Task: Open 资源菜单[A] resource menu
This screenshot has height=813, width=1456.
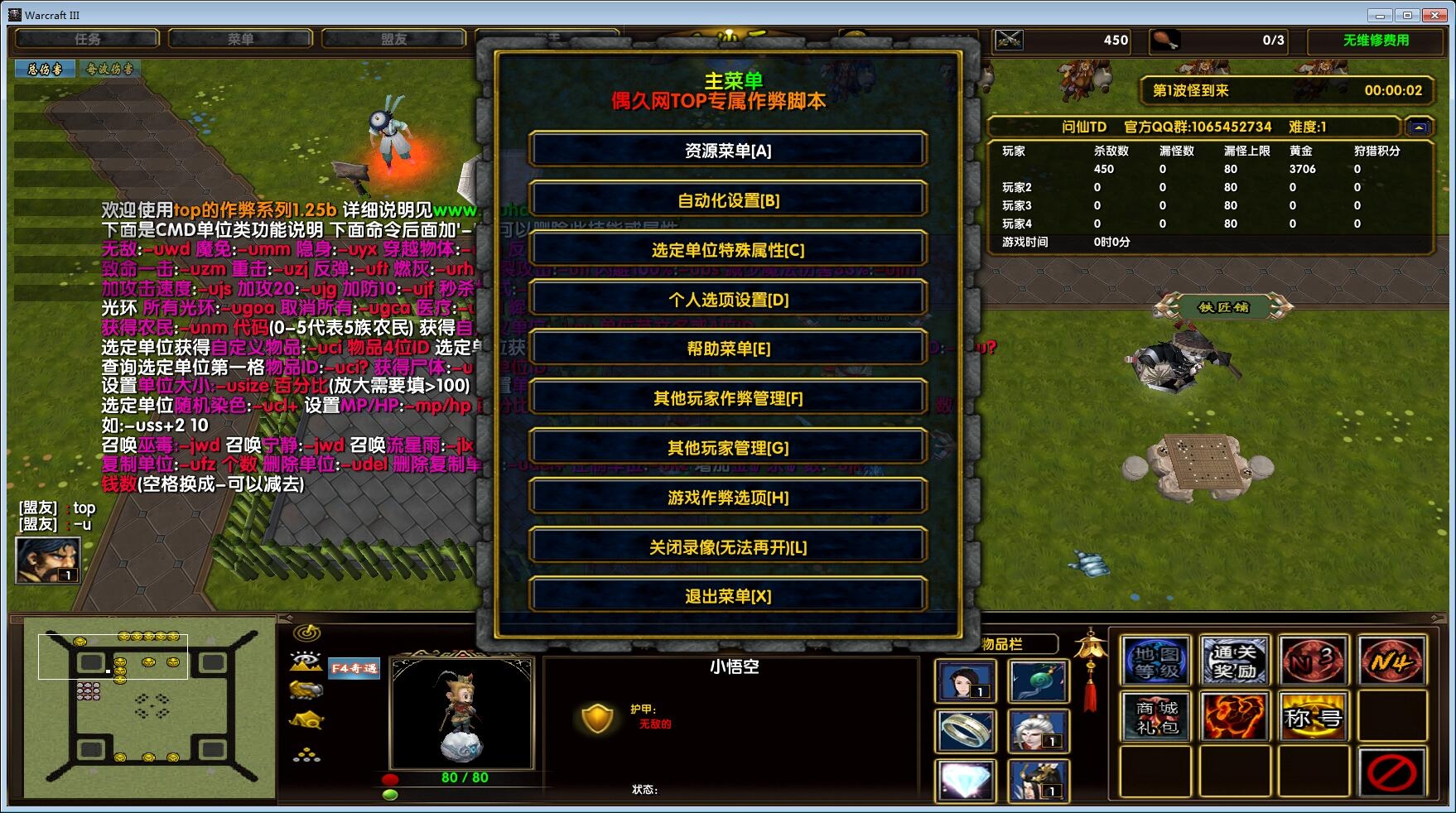Action: pos(727,151)
